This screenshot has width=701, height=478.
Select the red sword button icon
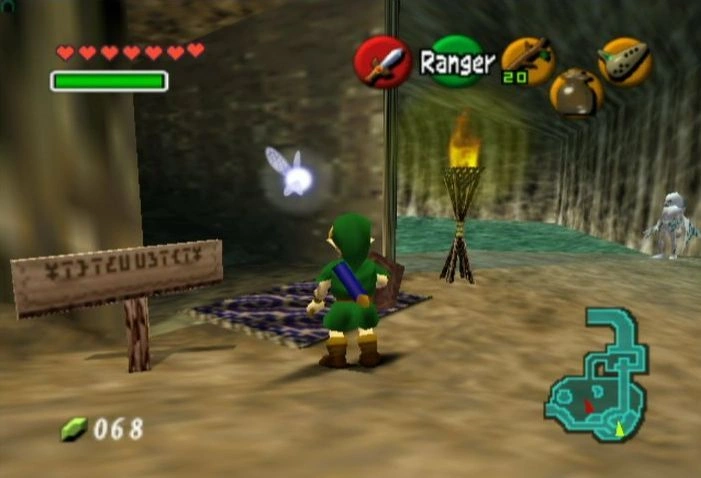pyautogui.click(x=382, y=62)
